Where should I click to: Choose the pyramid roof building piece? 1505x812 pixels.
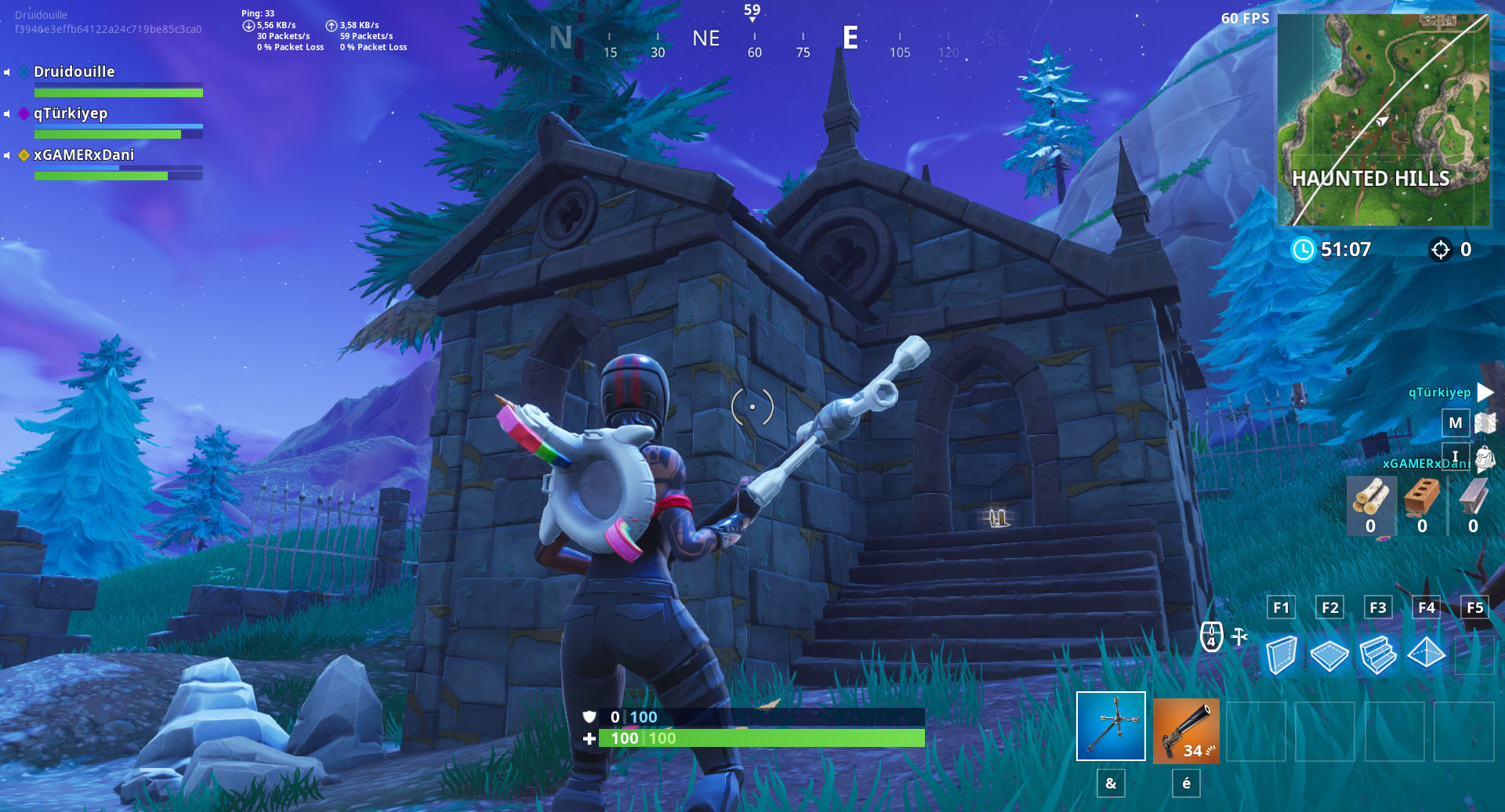(x=1426, y=653)
